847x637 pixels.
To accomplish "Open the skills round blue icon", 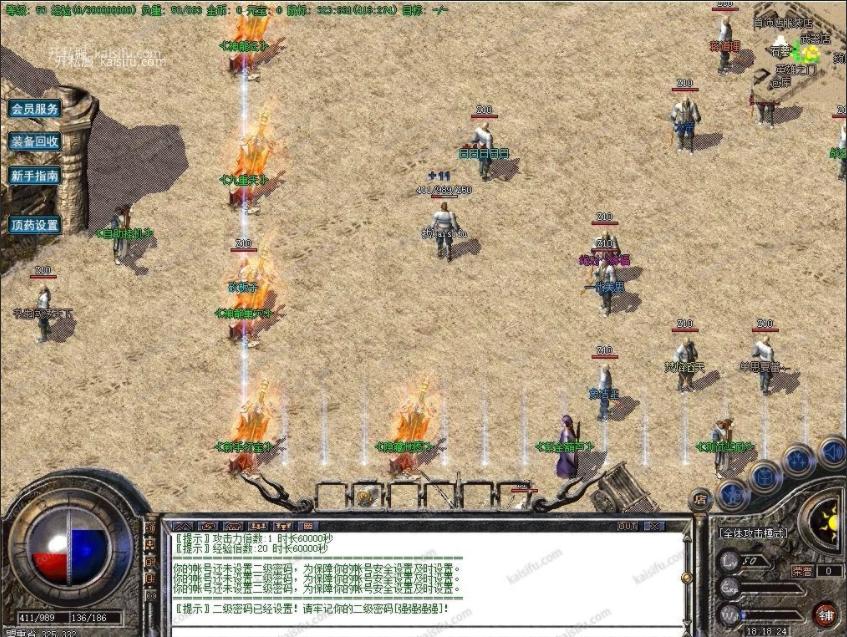I will click(x=799, y=460).
